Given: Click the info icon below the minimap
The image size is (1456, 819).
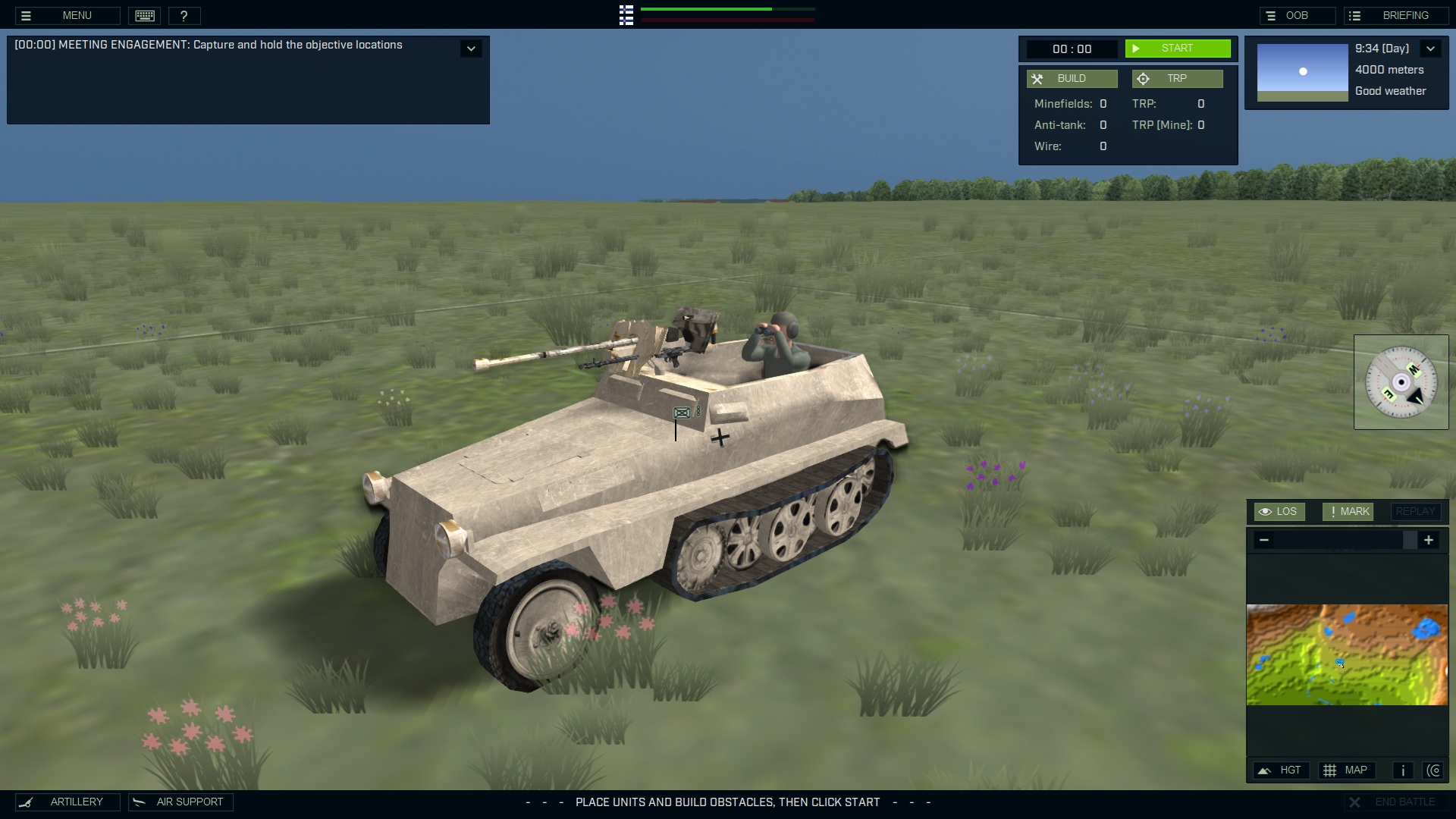Looking at the screenshot, I should click(x=1402, y=770).
